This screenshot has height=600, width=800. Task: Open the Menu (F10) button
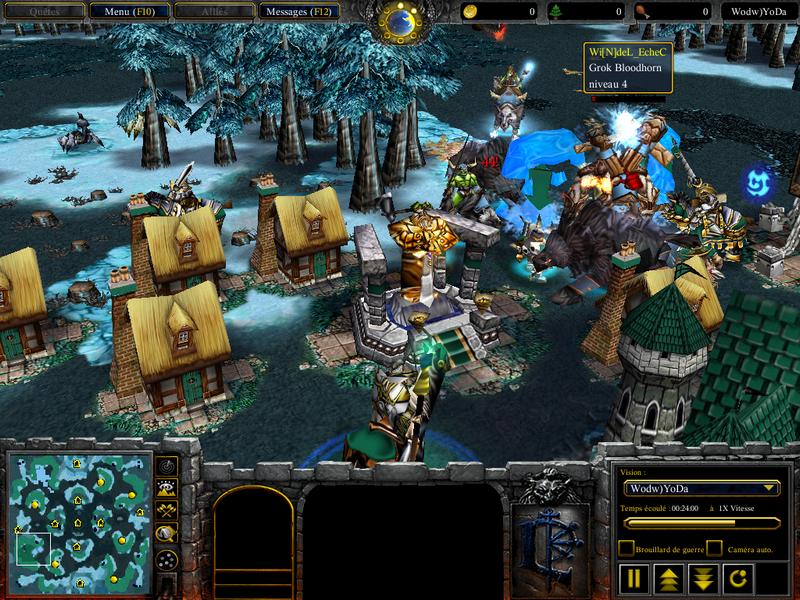(x=128, y=12)
